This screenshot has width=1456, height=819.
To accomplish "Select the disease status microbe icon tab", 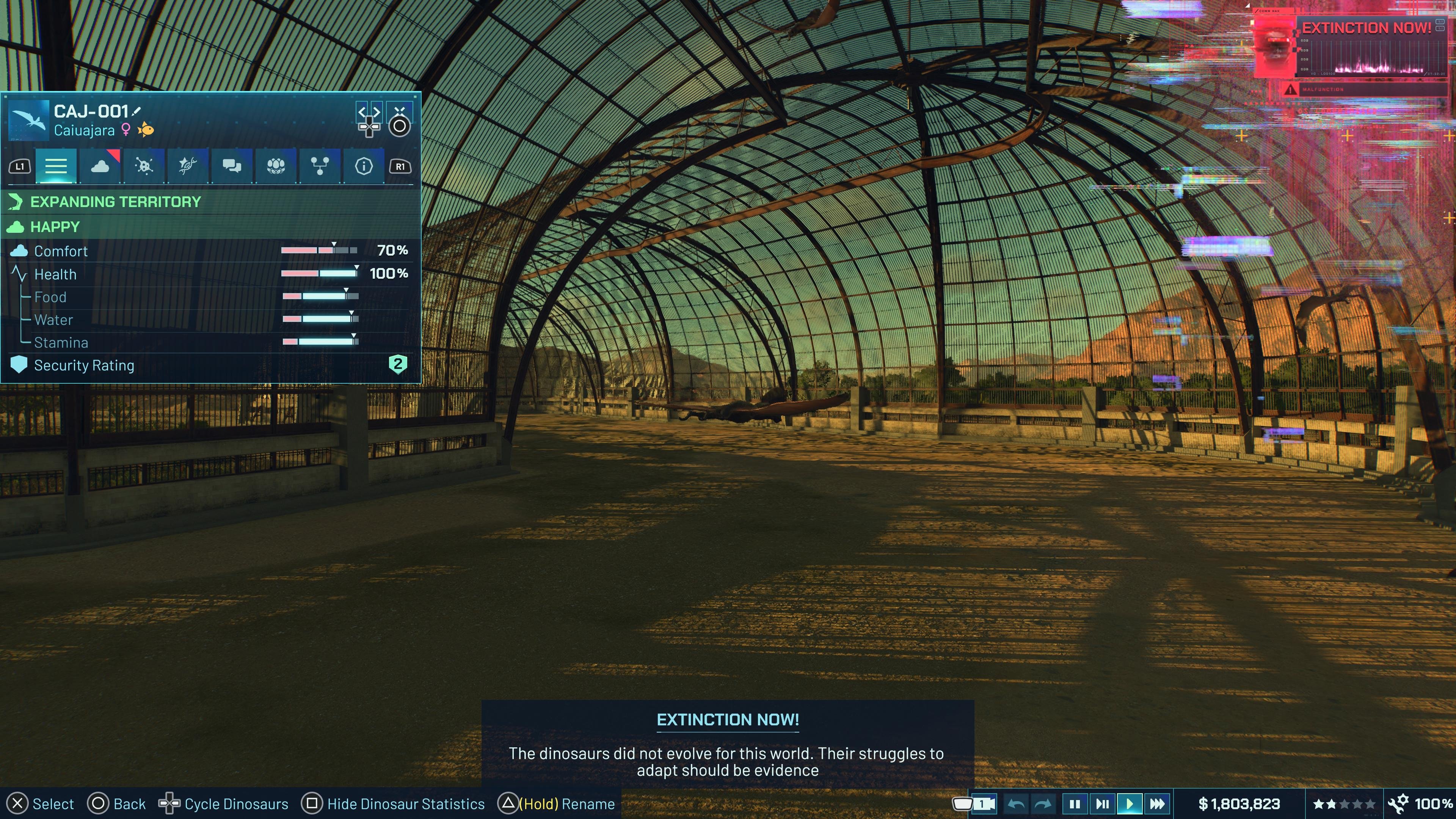I will tap(144, 166).
